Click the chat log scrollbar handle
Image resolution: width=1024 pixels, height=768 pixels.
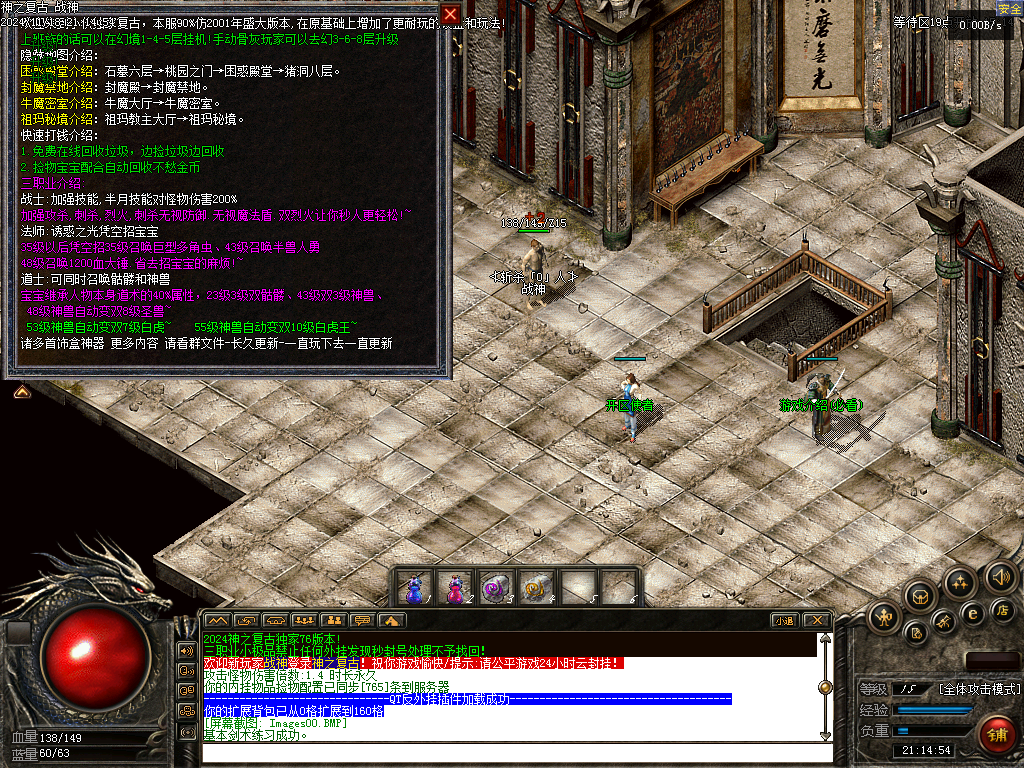(x=825, y=687)
